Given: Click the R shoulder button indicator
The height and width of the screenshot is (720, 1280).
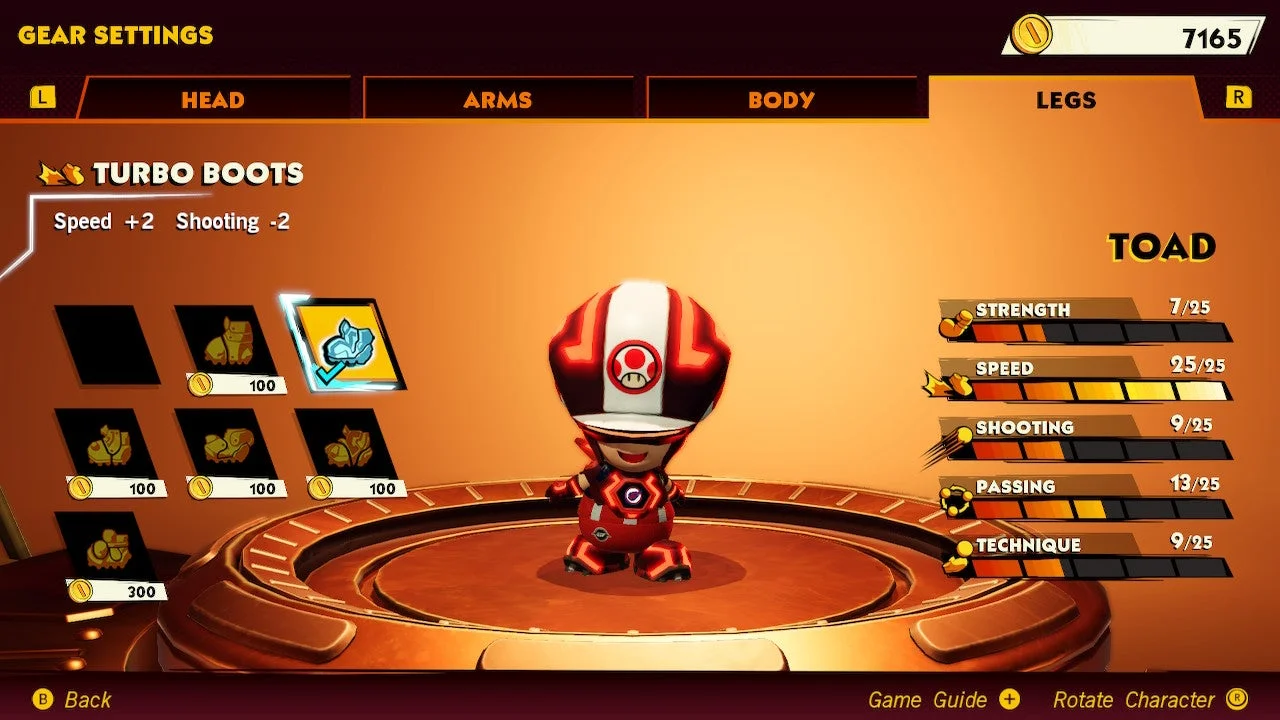Looking at the screenshot, I should tap(1239, 97).
